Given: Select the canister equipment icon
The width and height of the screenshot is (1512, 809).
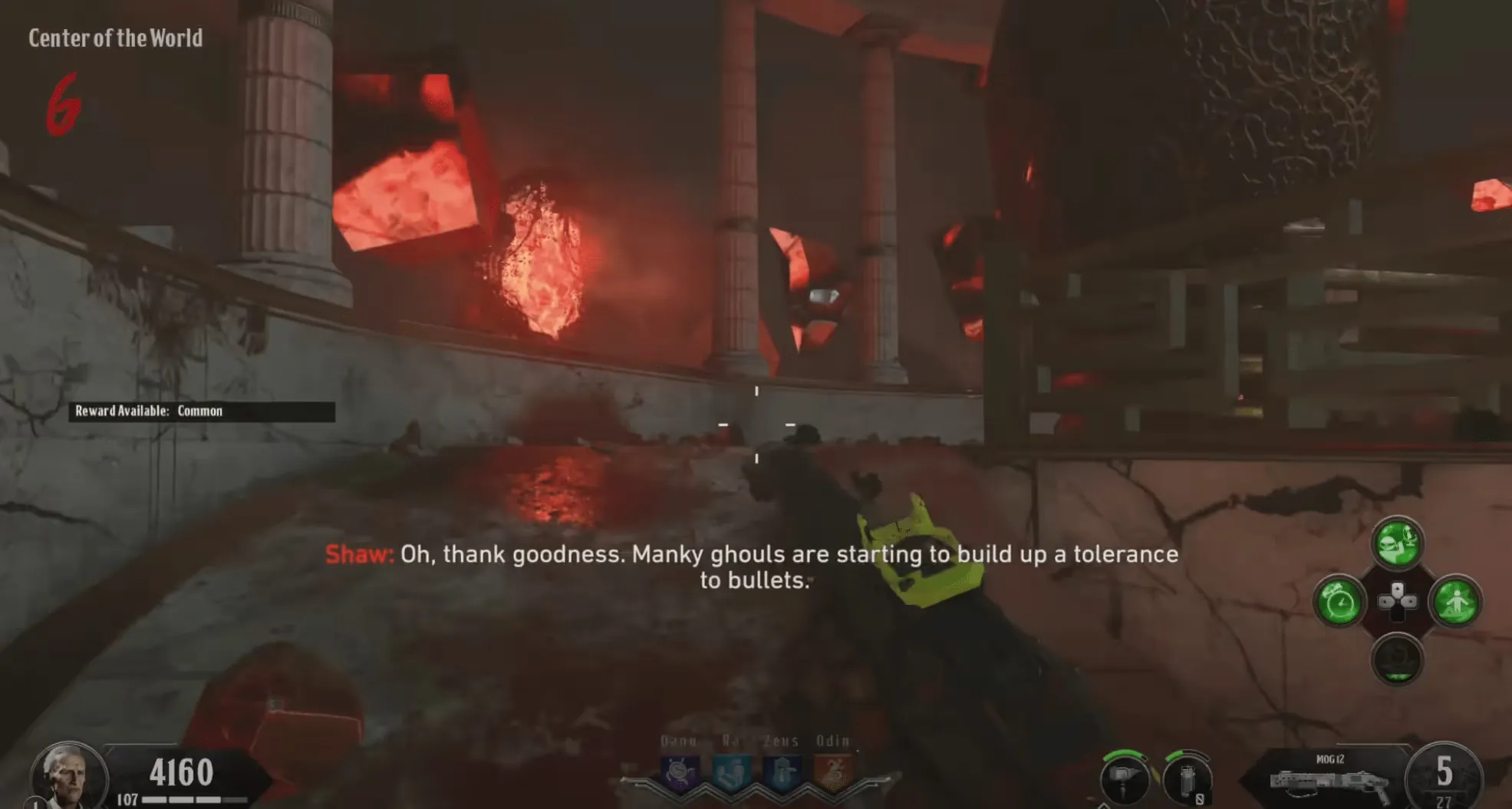Looking at the screenshot, I should 1187,779.
